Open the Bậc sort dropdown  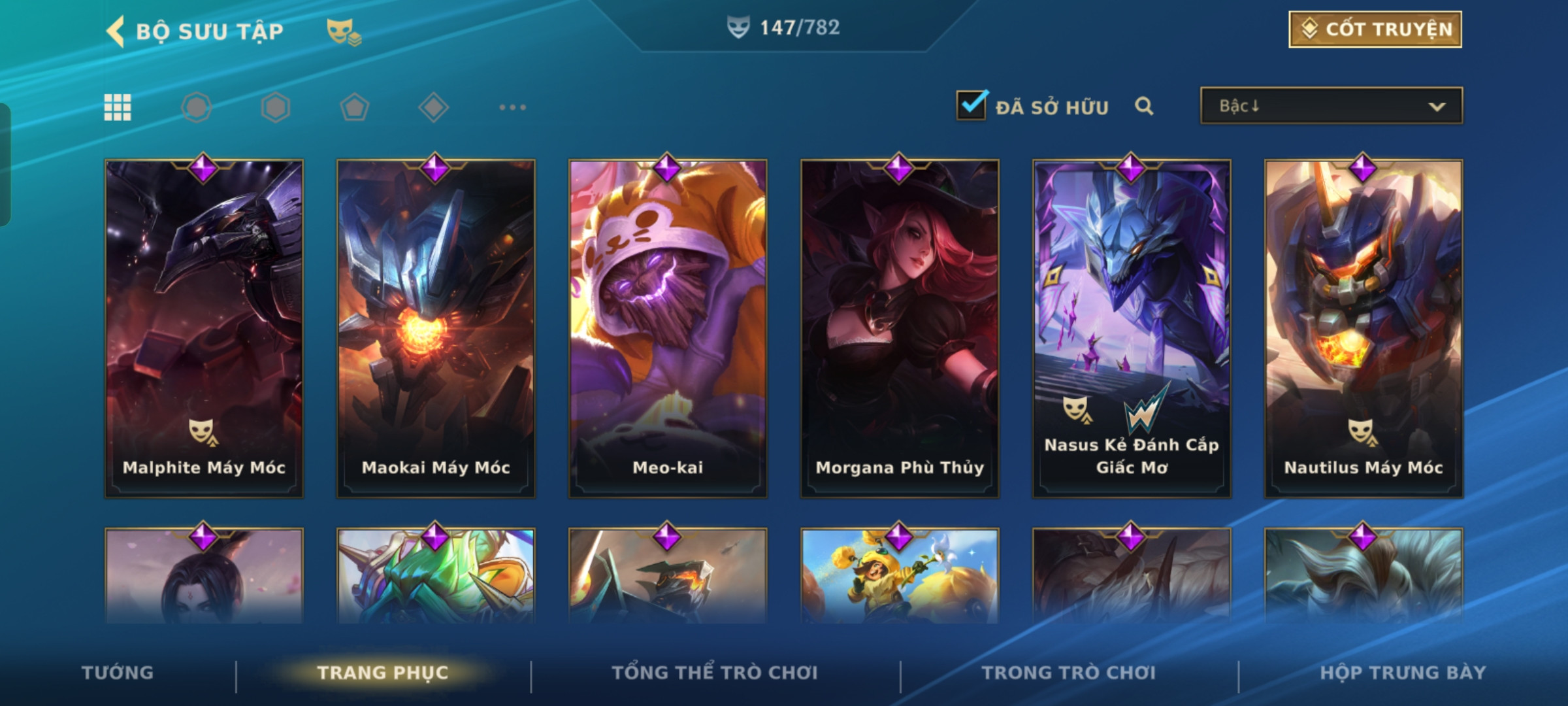(x=1331, y=106)
